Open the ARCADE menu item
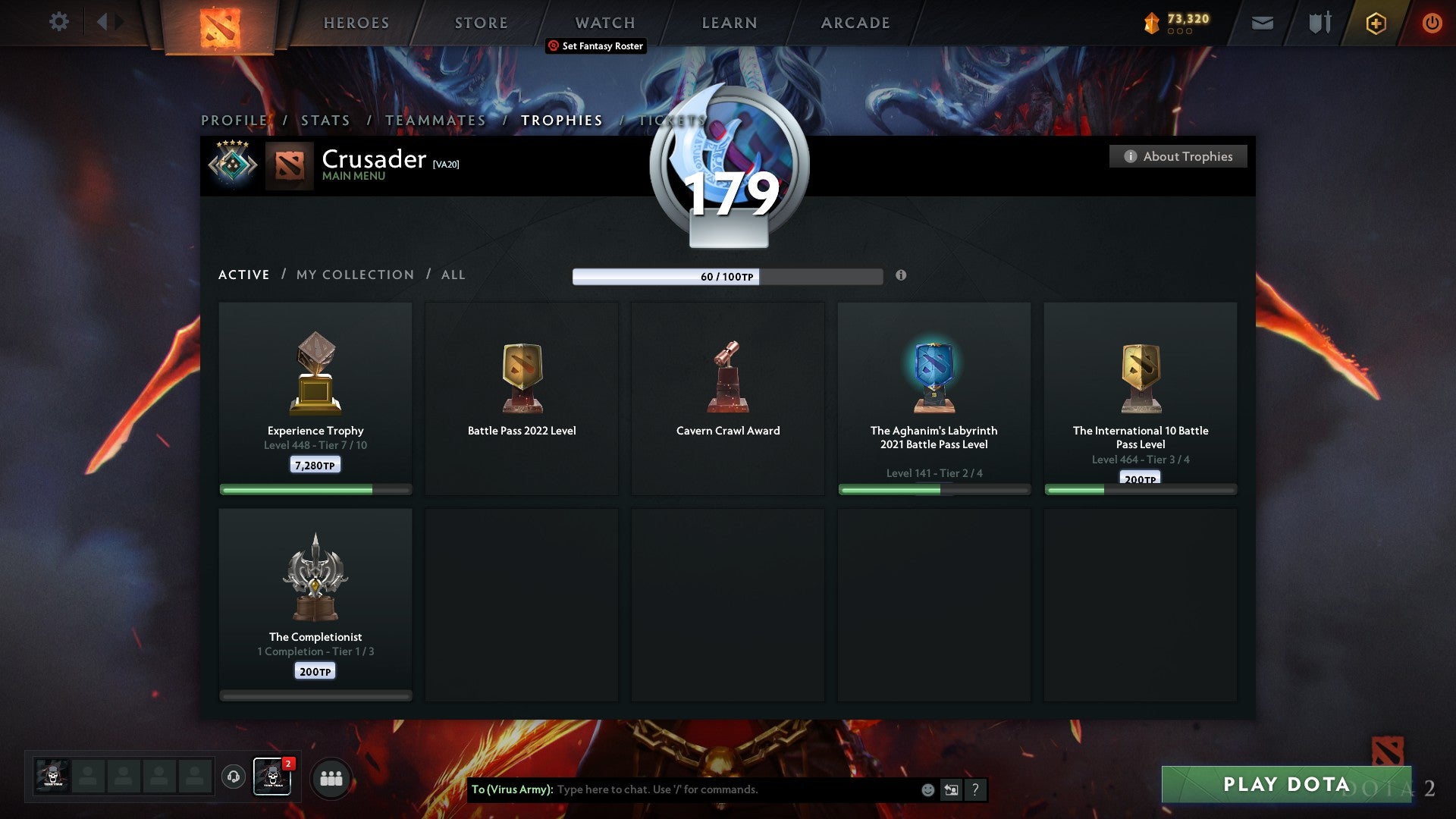 pyautogui.click(x=855, y=23)
